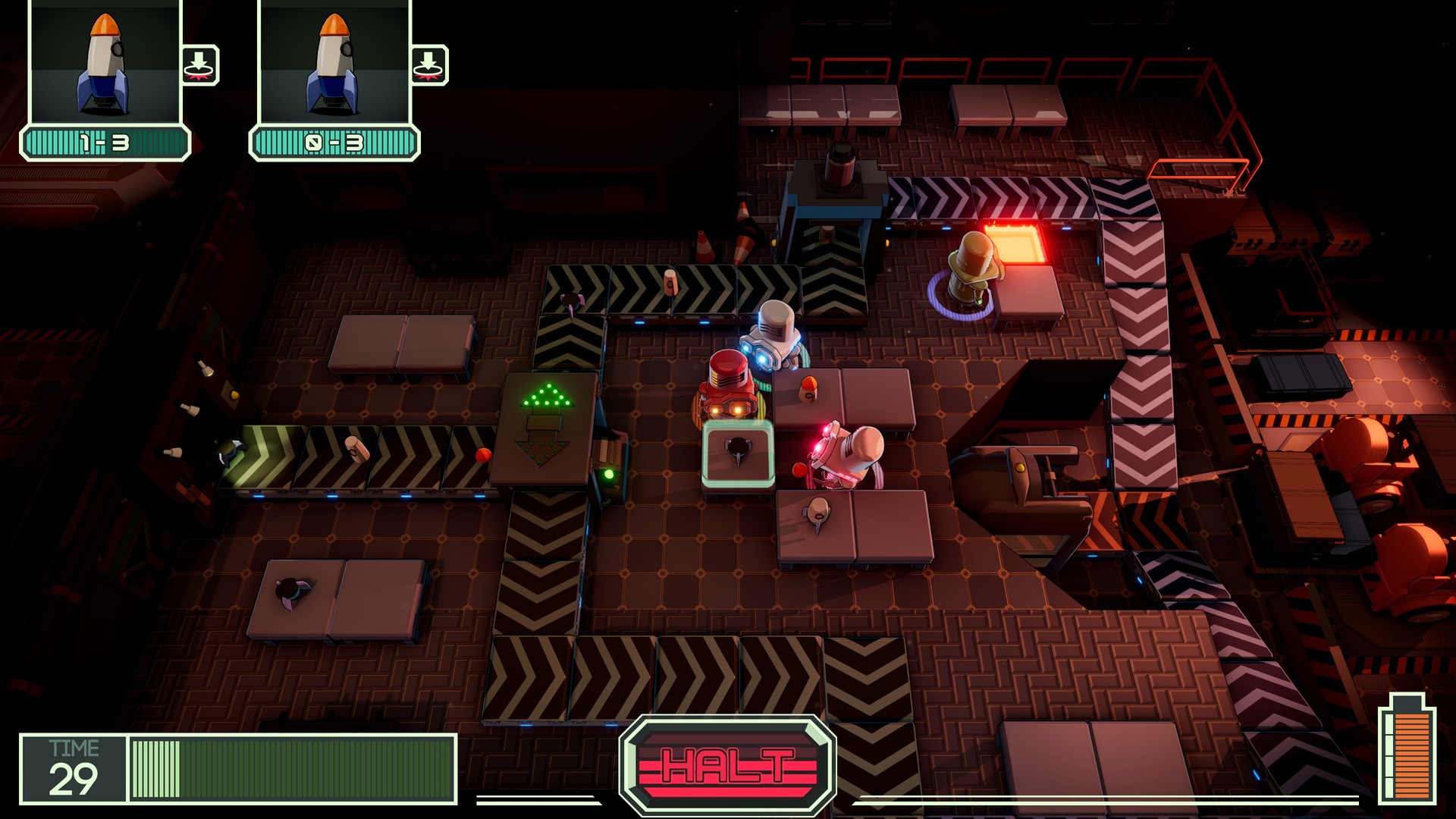Viewport: 1456px width, 819px height.
Task: Open the rocket counter showing 1-3
Action: (105, 140)
